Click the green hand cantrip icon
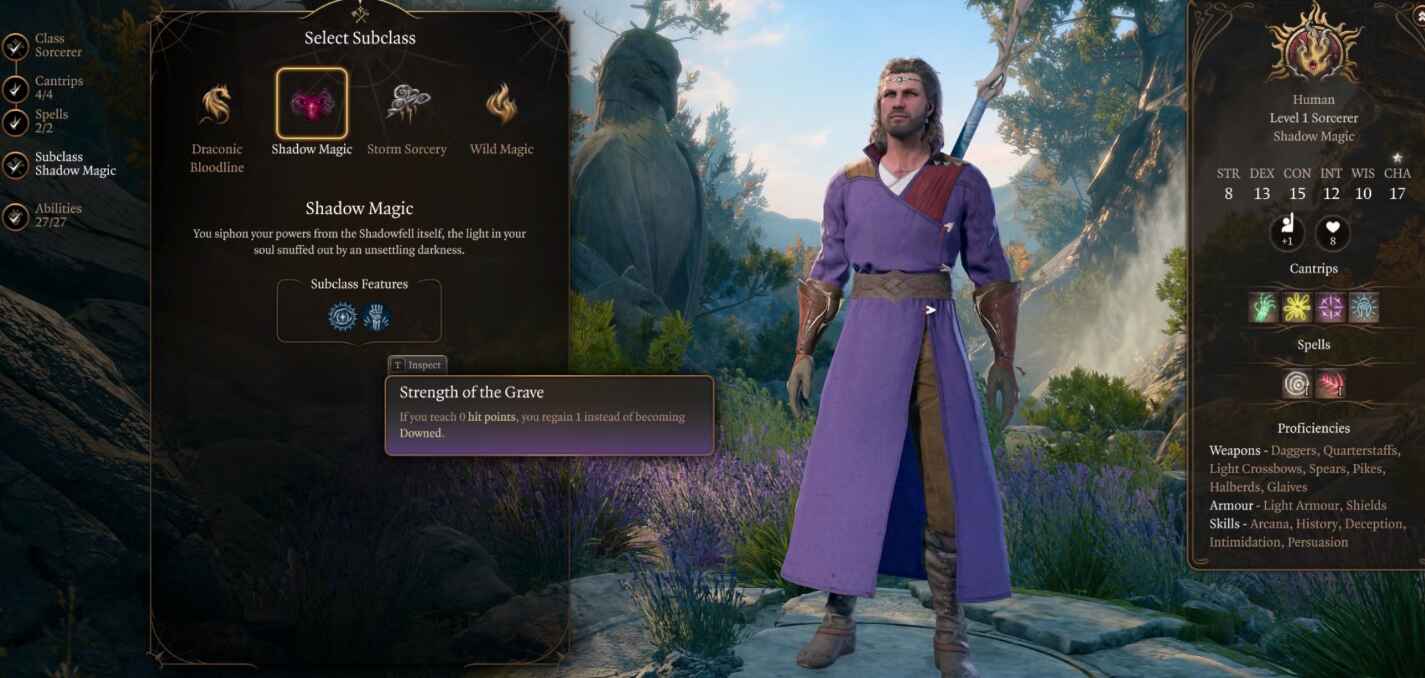 tap(1265, 308)
